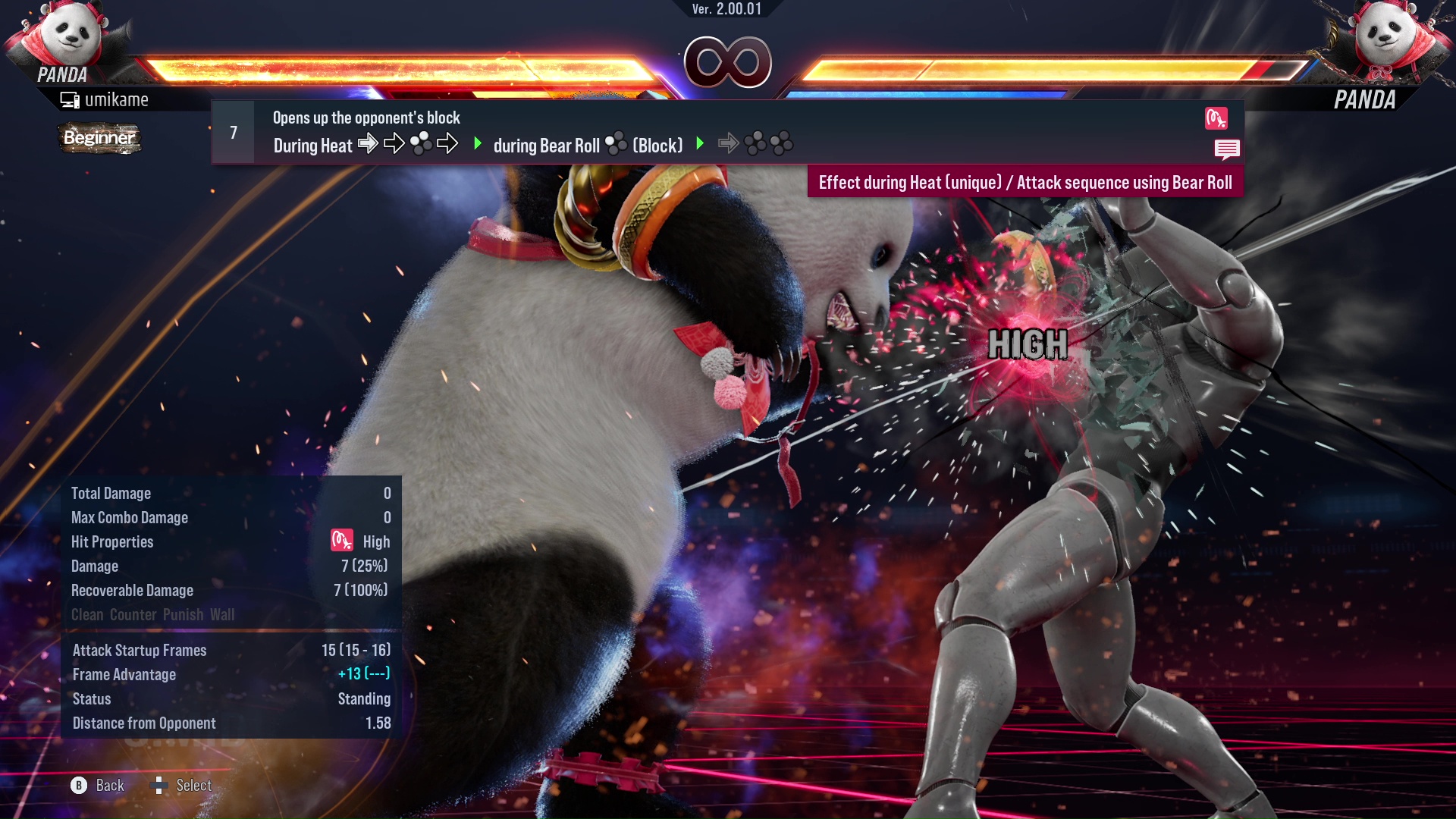The height and width of the screenshot is (819, 1456).
Task: Expand the speech bubble commentary icon
Action: tap(1226, 149)
